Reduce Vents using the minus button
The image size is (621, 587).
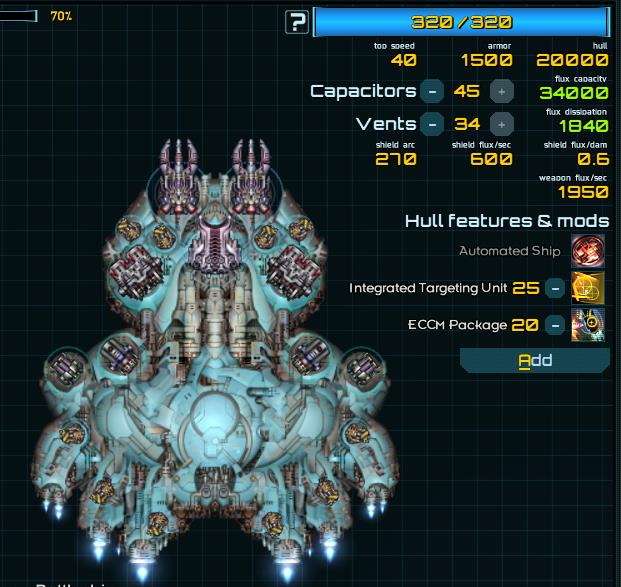pyautogui.click(x=432, y=125)
